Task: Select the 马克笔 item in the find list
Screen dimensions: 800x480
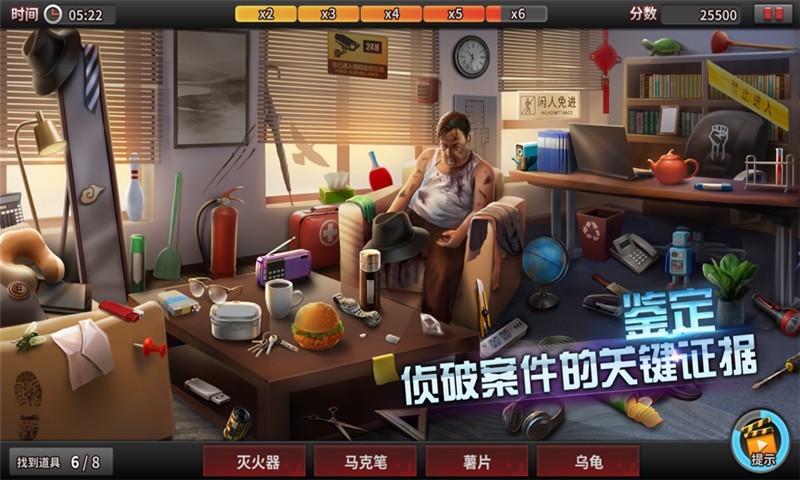Action: click(x=365, y=462)
